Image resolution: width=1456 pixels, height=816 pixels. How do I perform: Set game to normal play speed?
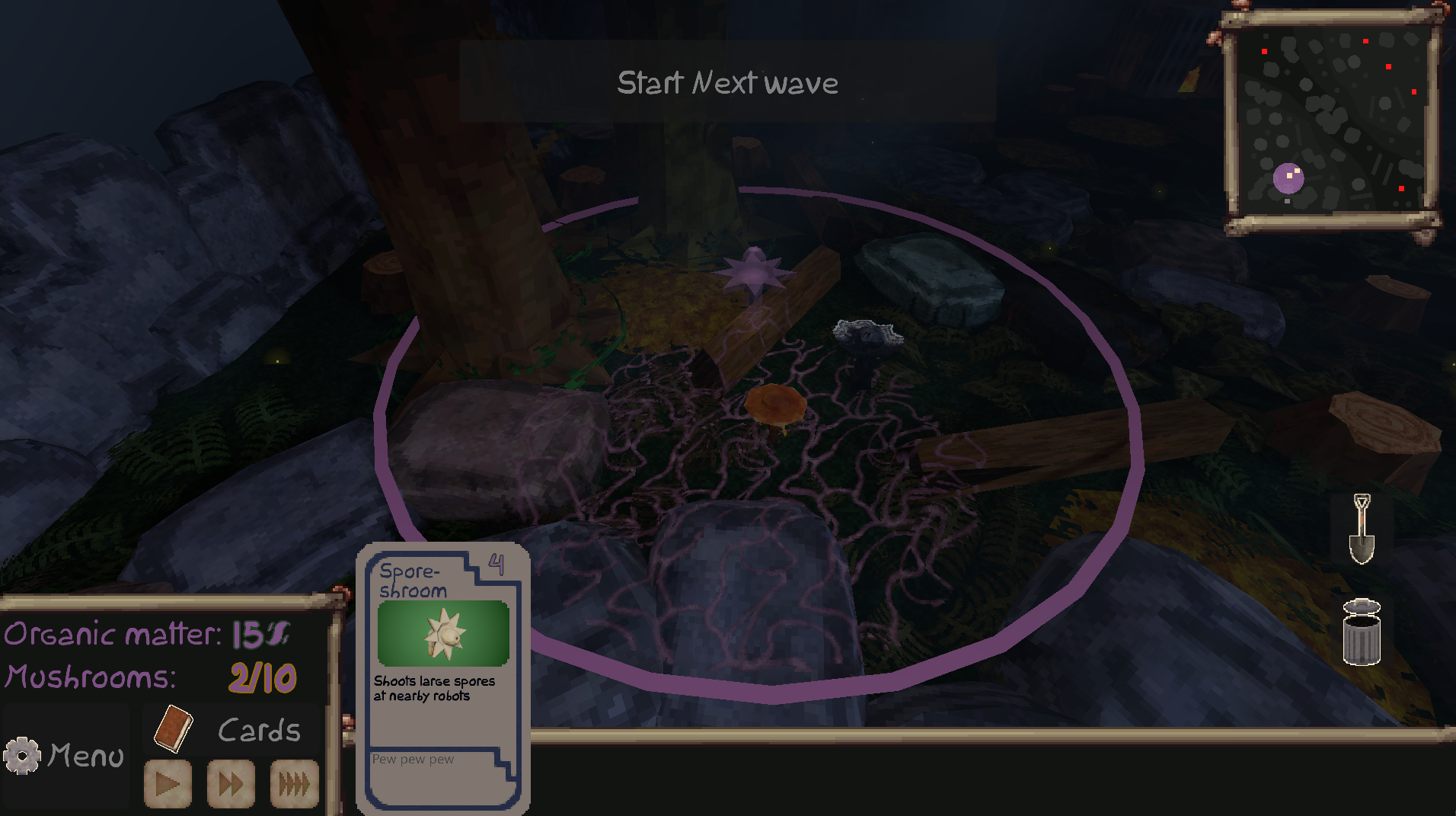tap(168, 782)
